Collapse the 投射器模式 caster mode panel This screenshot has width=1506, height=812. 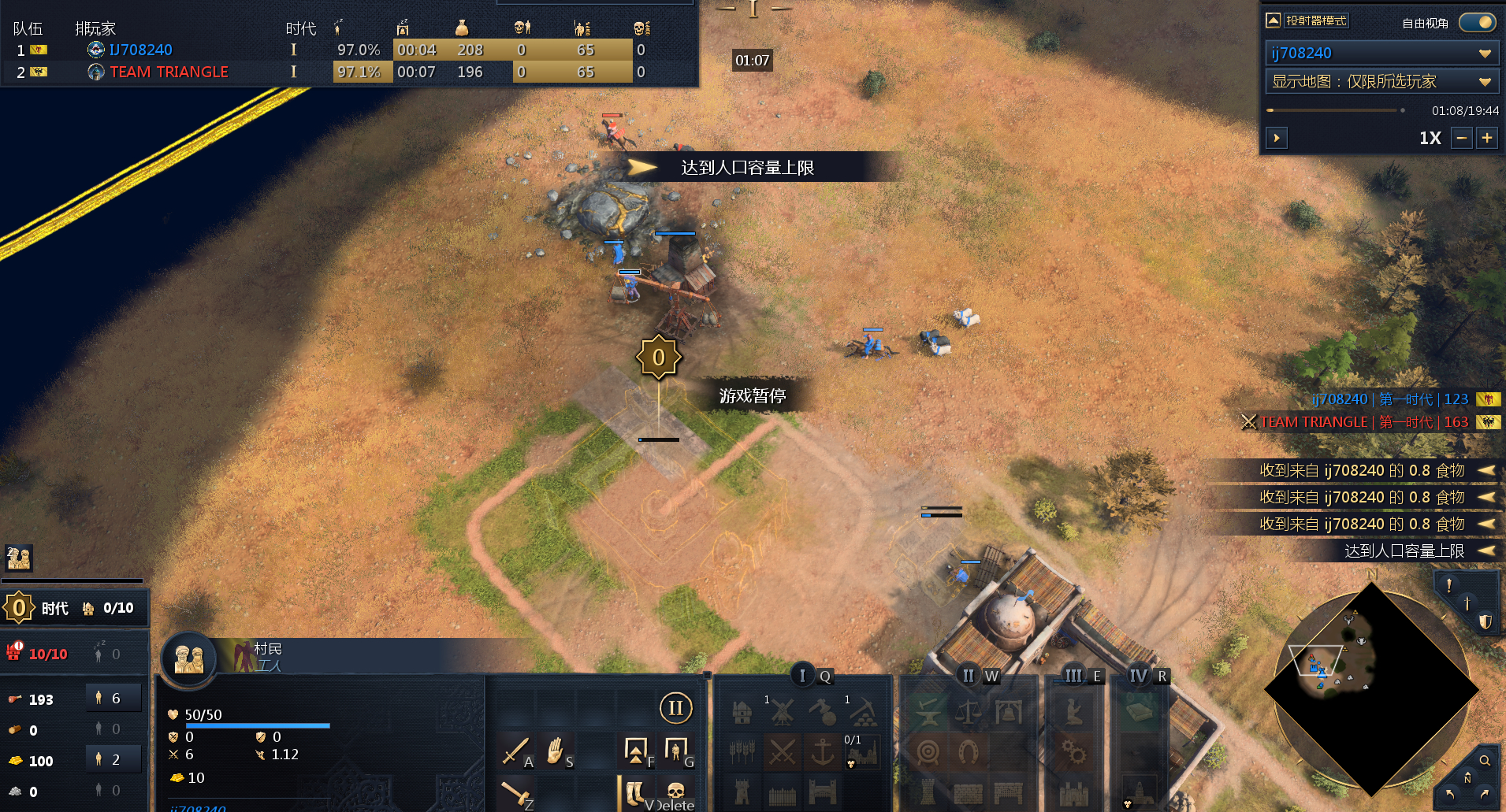1273,20
